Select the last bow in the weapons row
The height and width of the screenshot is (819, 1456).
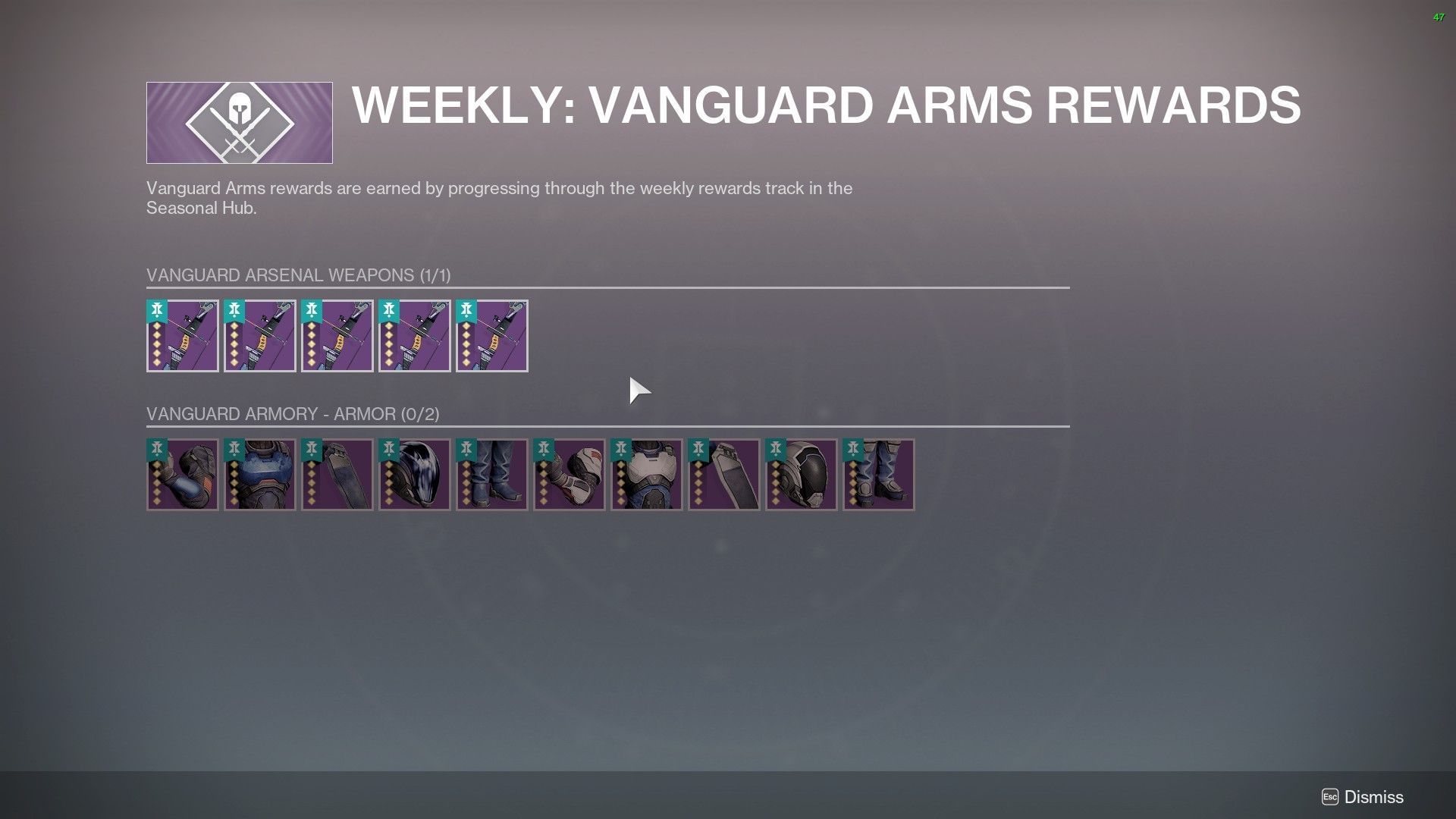(x=492, y=336)
